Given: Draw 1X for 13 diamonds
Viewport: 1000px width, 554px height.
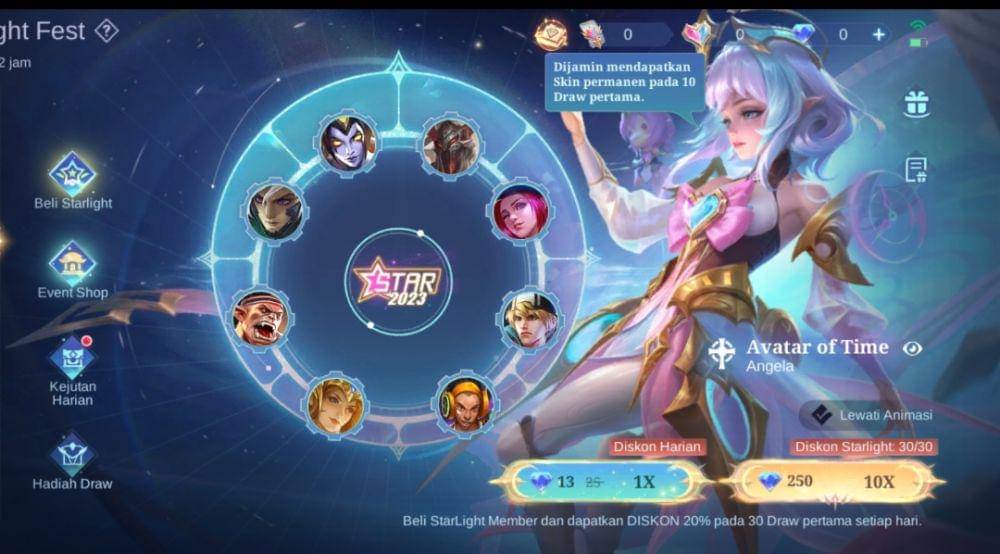Looking at the screenshot, I should click(x=602, y=482).
